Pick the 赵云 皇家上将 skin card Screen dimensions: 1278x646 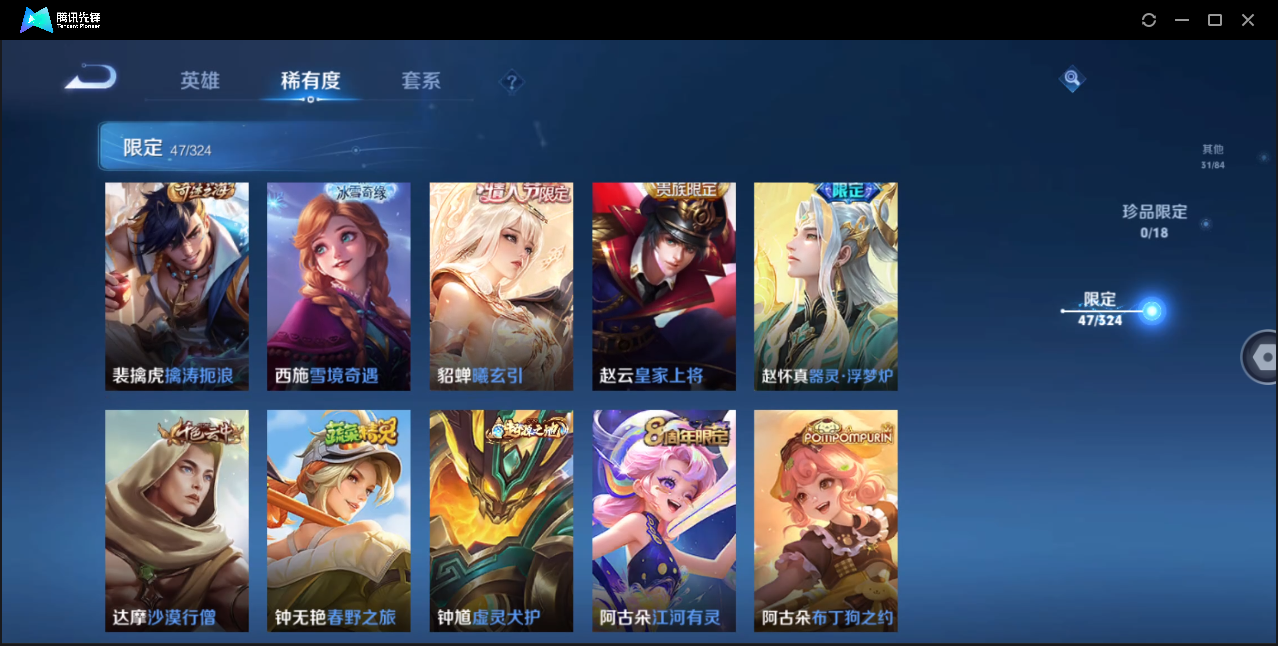pos(664,286)
